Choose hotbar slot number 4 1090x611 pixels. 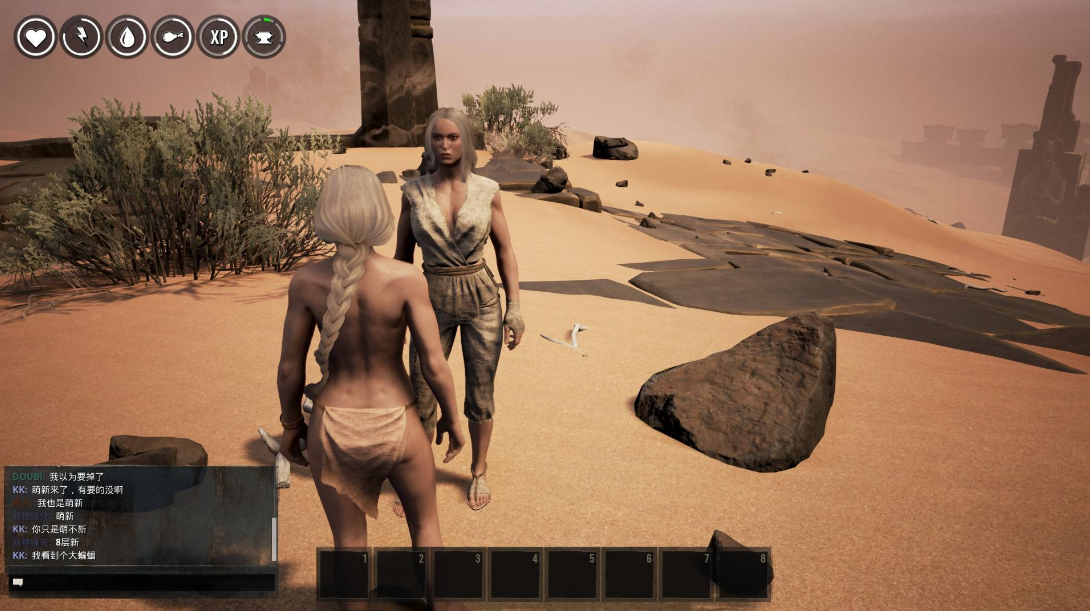coord(516,574)
